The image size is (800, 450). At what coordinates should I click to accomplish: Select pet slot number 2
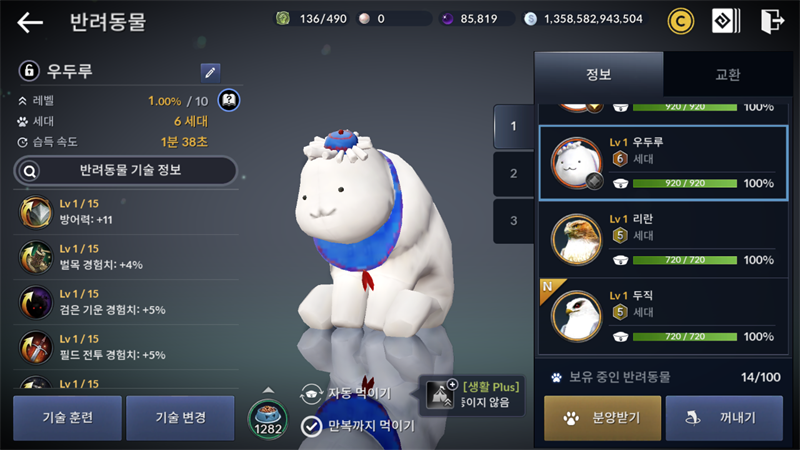point(513,173)
